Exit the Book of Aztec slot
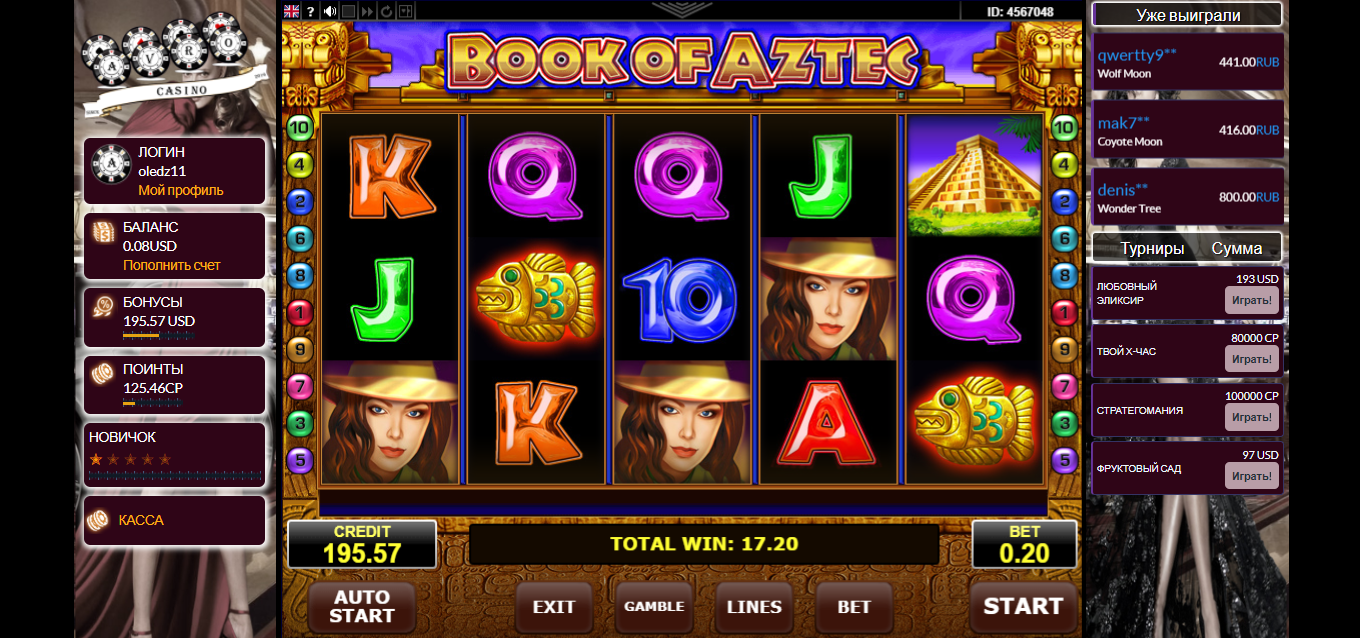The image size is (1360, 638). click(x=554, y=607)
